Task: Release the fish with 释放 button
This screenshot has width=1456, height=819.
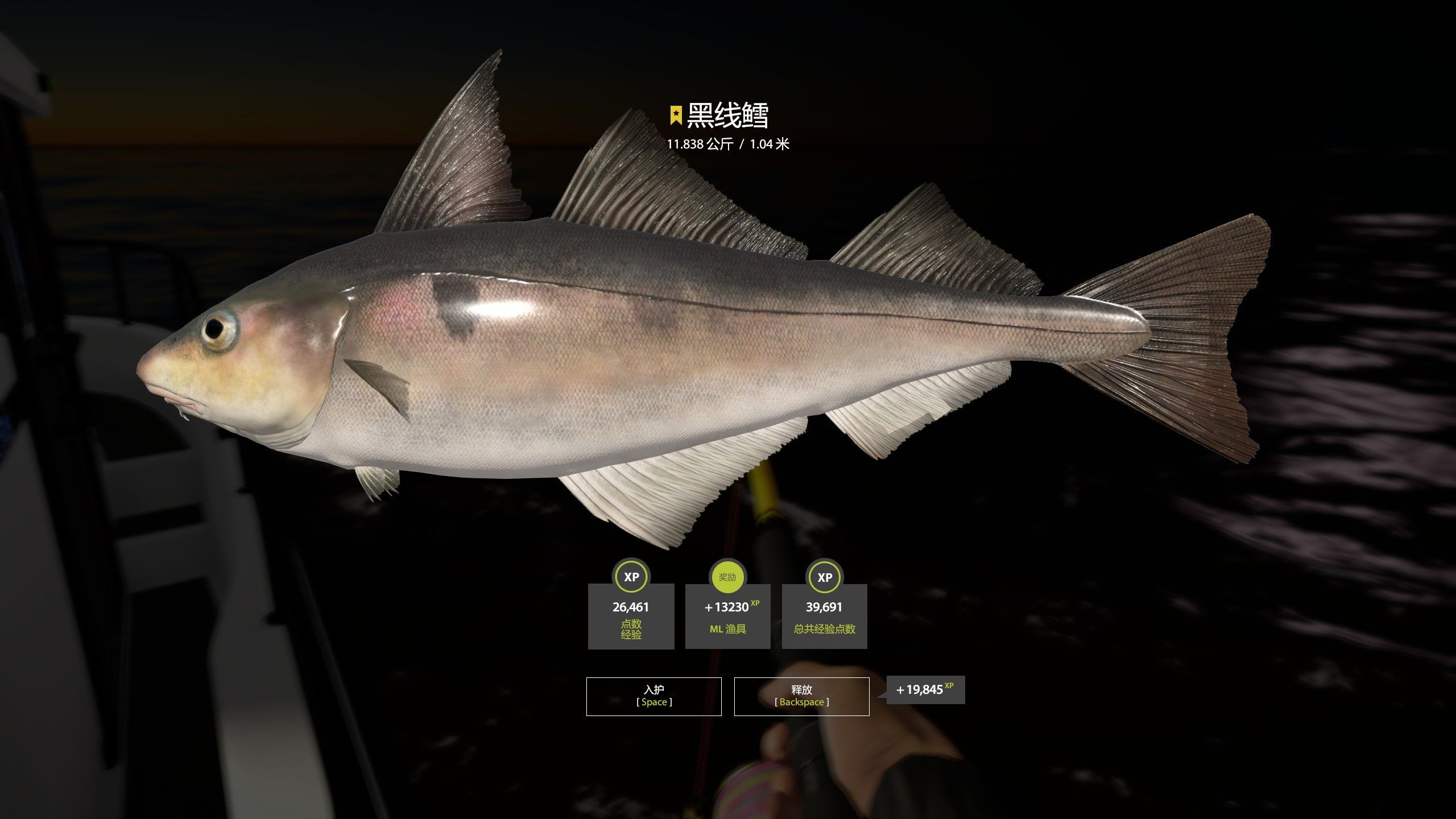Action: click(801, 696)
